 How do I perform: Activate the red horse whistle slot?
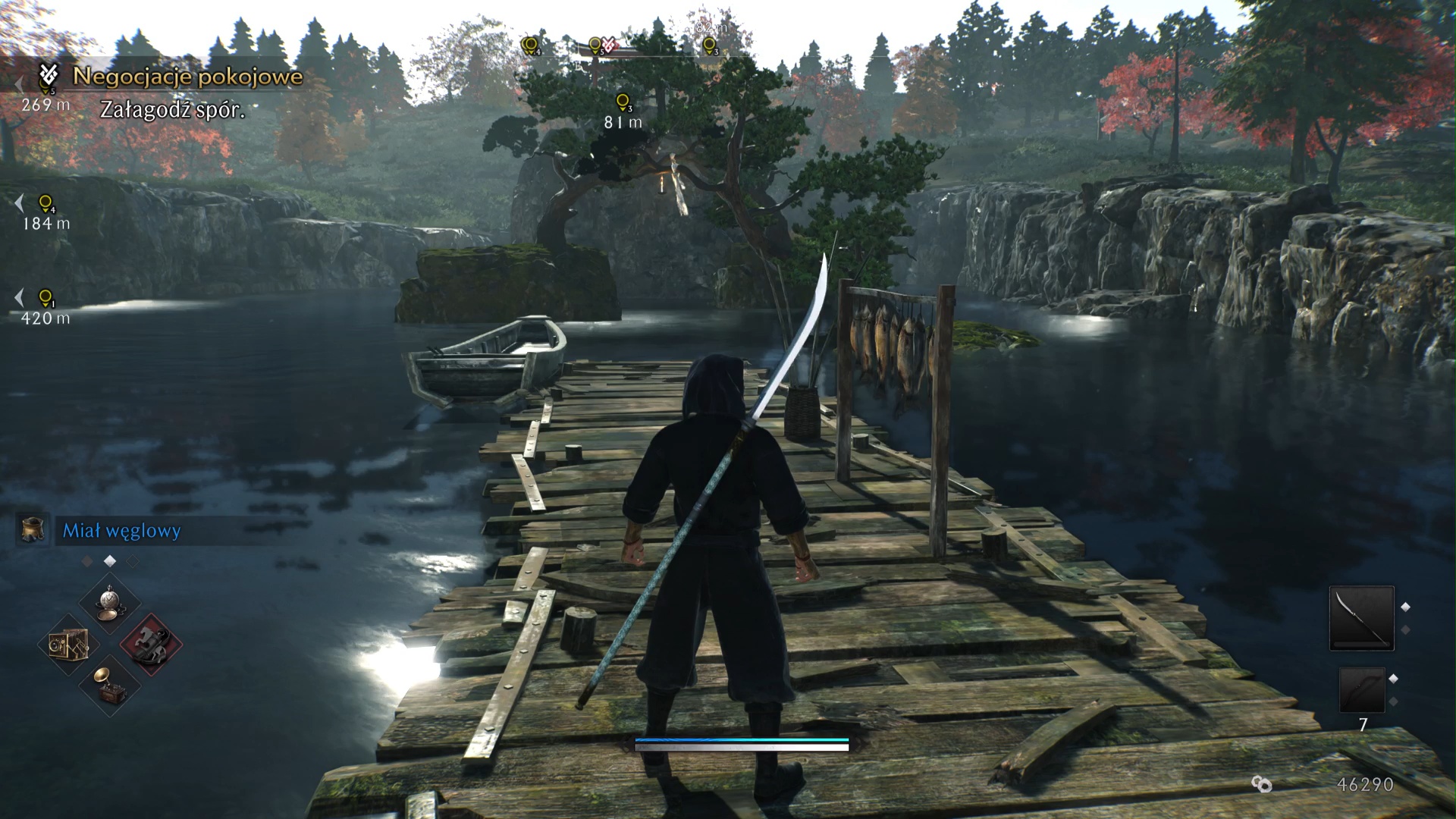click(x=151, y=645)
